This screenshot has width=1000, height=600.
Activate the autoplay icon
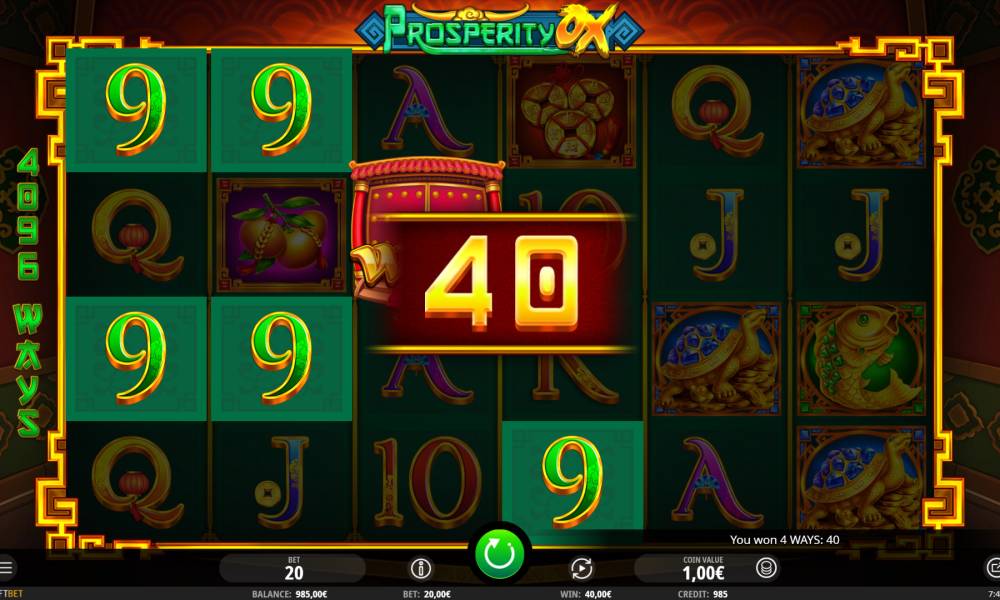(x=581, y=569)
